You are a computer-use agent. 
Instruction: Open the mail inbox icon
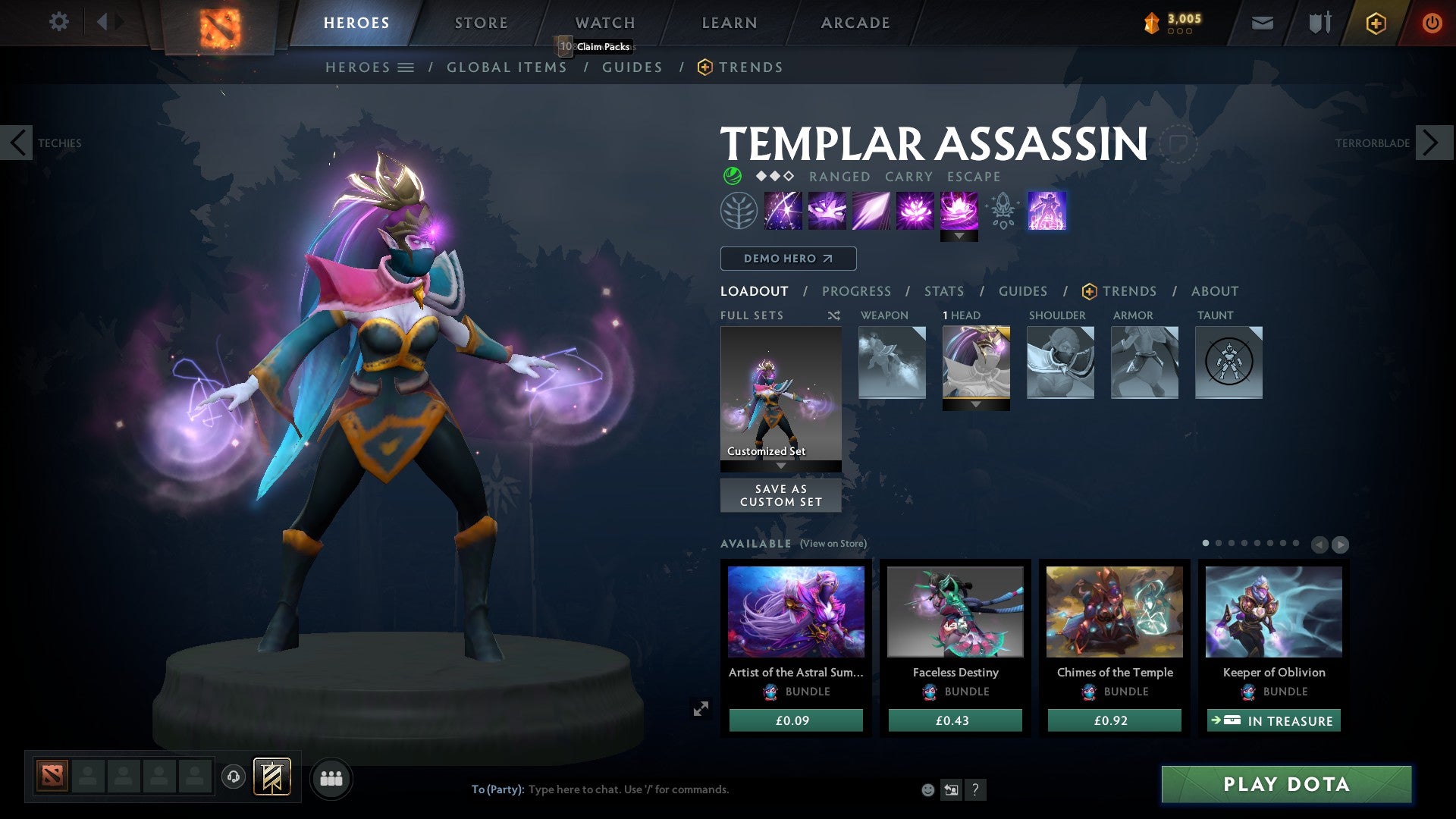(1263, 23)
